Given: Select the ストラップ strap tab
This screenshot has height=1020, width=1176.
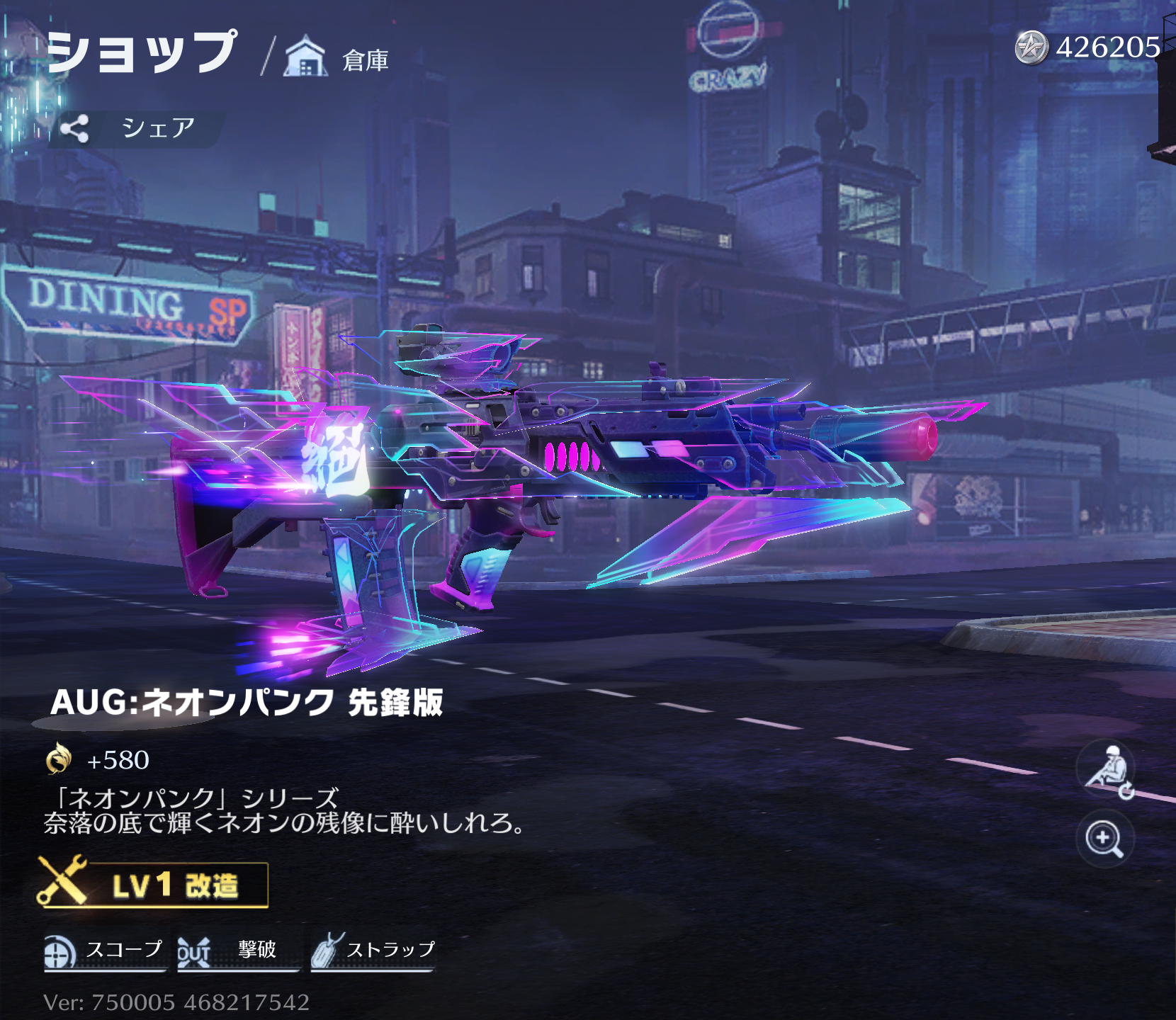Looking at the screenshot, I should (373, 951).
